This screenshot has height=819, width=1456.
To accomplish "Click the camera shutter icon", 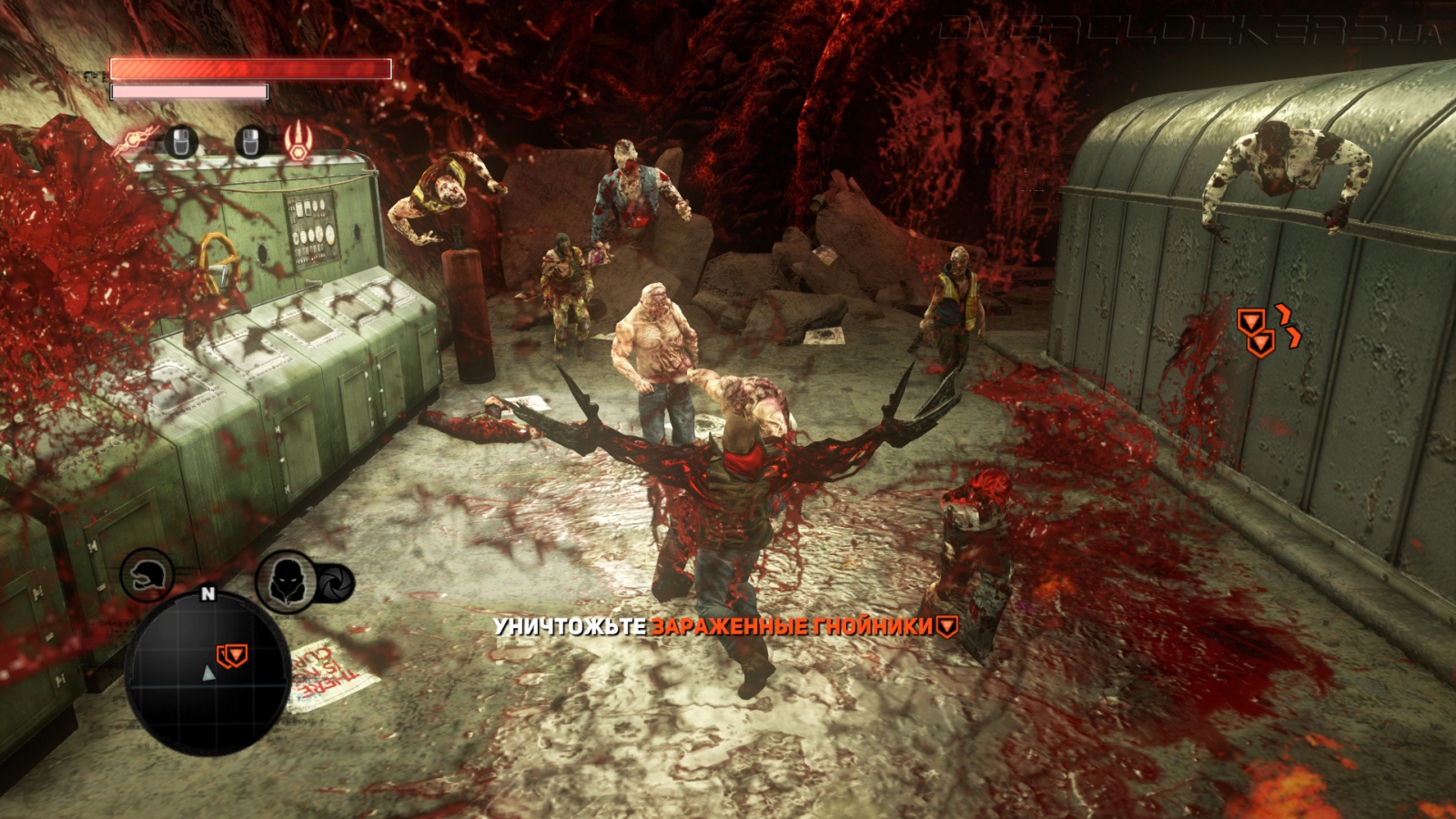I will [x=336, y=582].
